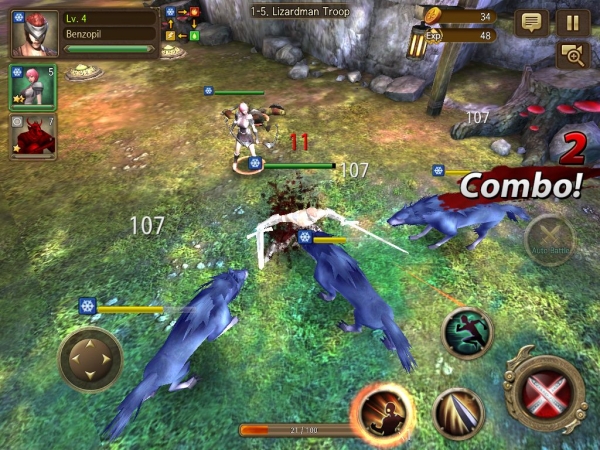
Task: Select the pink-haired party member portrait
Action: (x=32, y=88)
